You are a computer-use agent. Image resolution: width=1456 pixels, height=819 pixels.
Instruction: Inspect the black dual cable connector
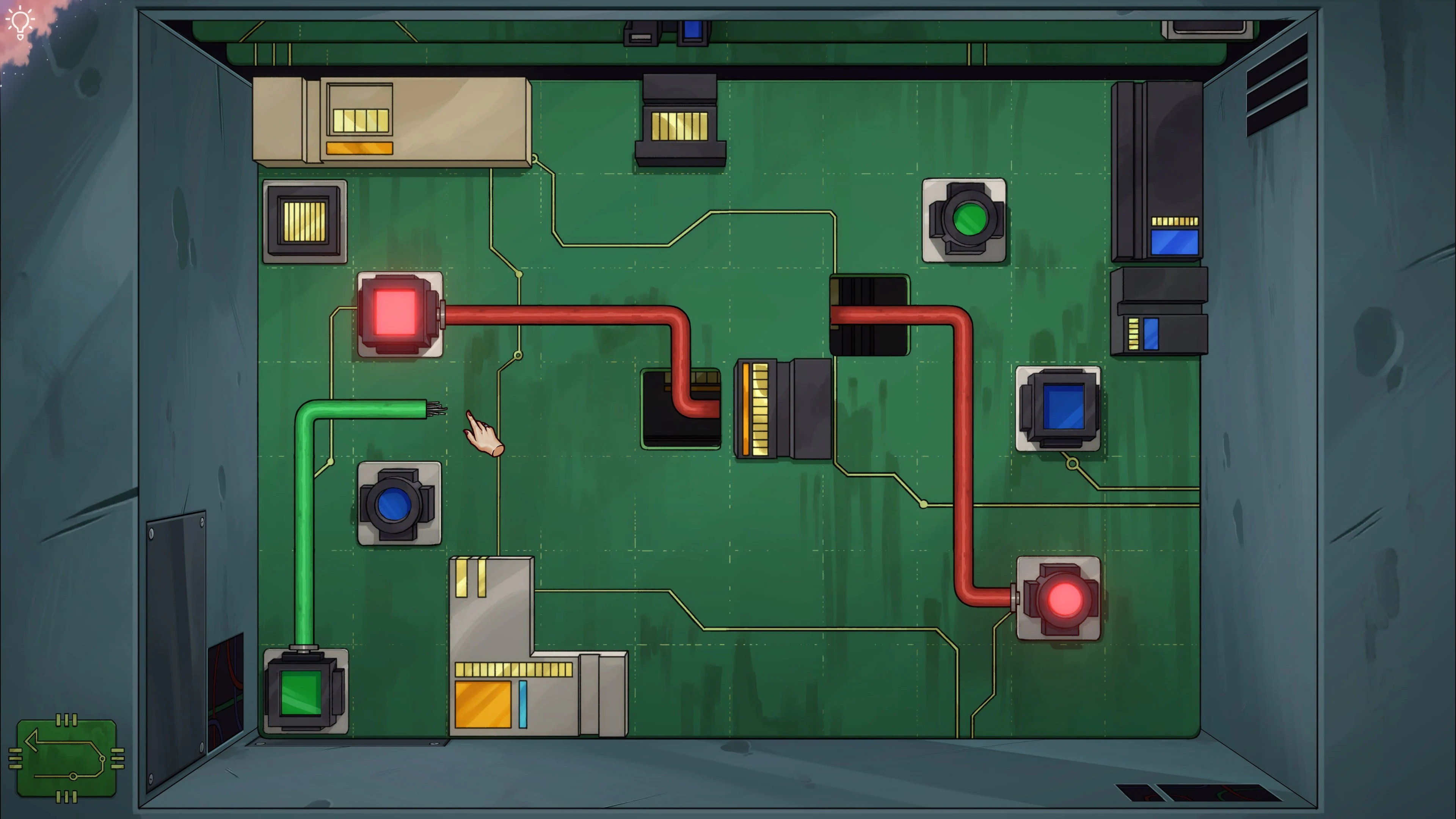871,314
